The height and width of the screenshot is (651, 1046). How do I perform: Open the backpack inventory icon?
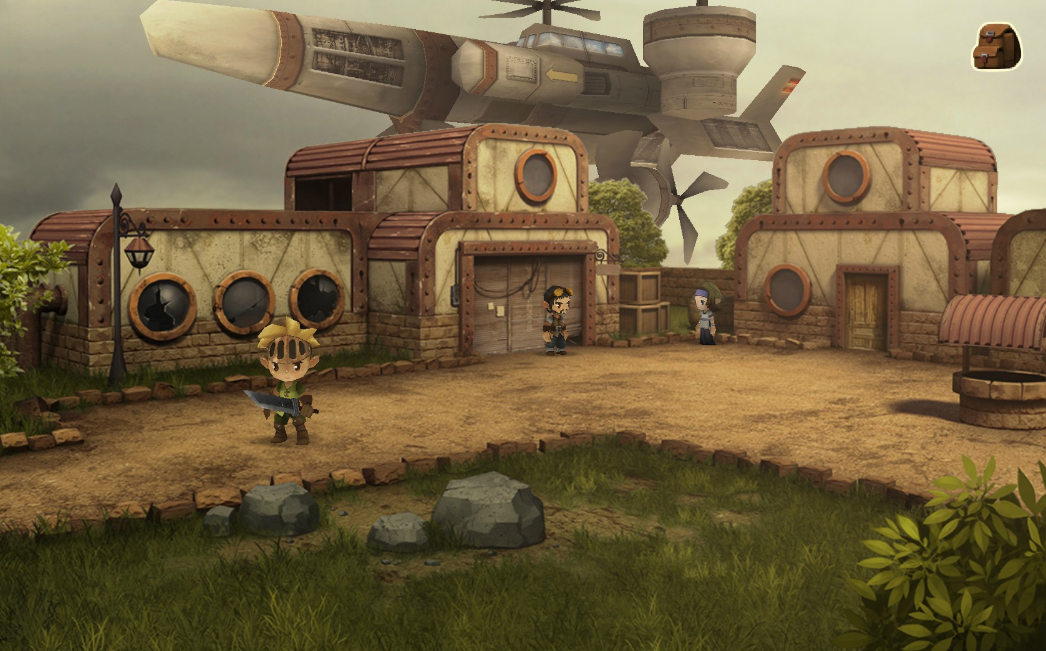pos(996,47)
